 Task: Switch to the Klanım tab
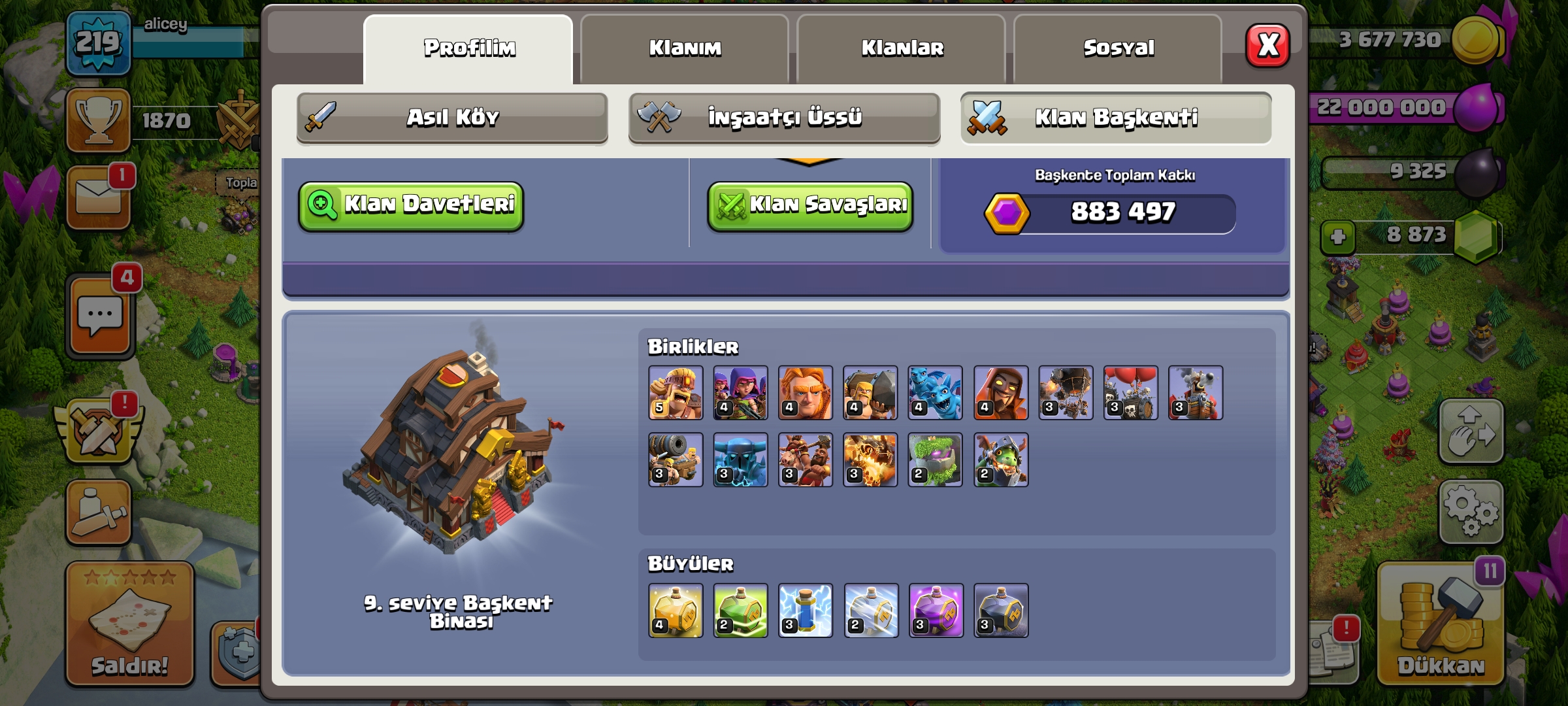click(x=685, y=48)
